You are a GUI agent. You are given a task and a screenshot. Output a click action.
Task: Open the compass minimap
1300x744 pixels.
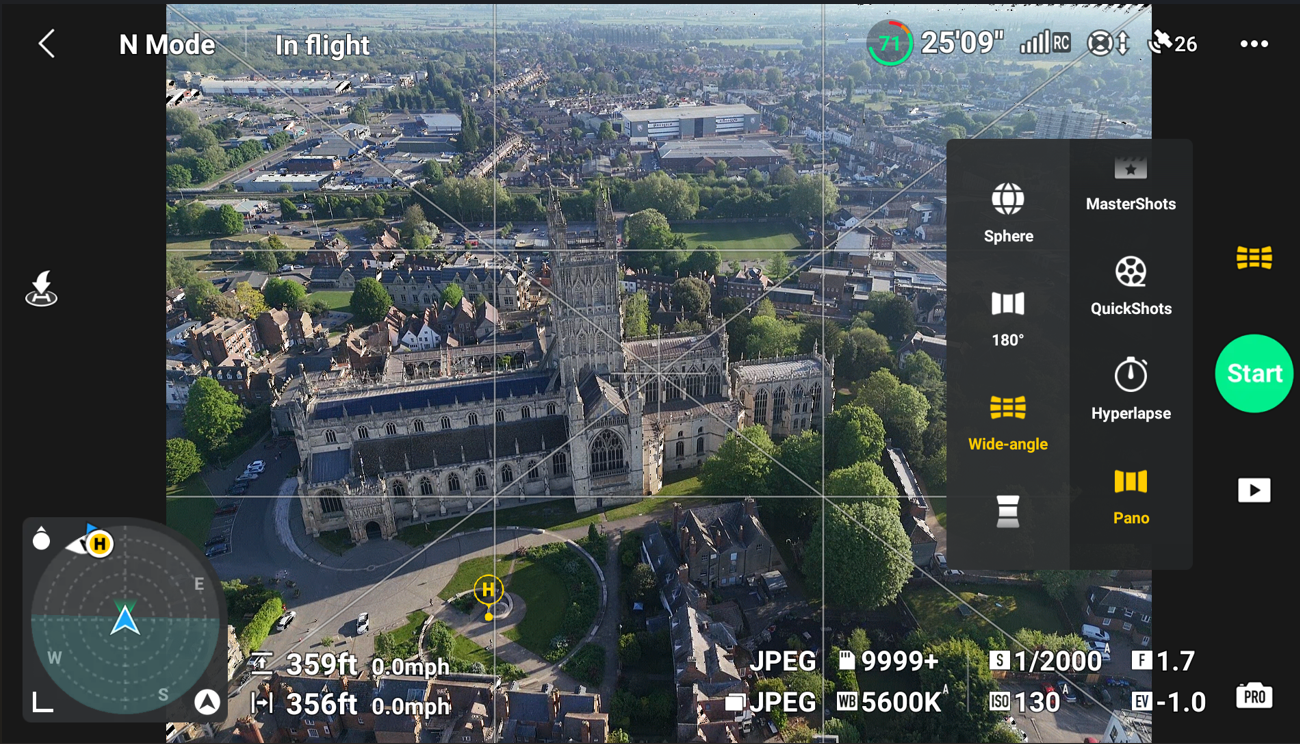[x=125, y=621]
